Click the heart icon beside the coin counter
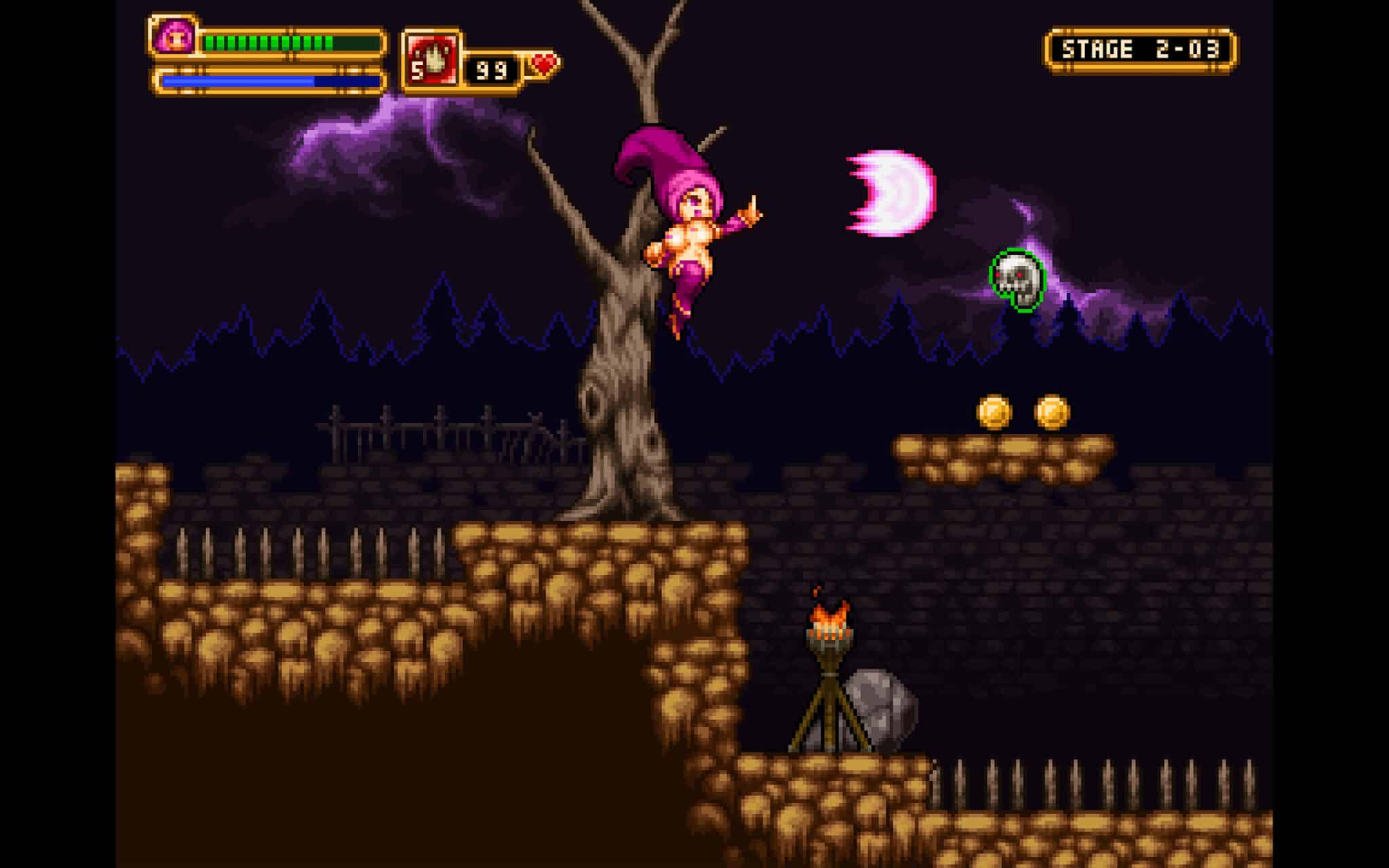The height and width of the screenshot is (868, 1389). click(543, 64)
